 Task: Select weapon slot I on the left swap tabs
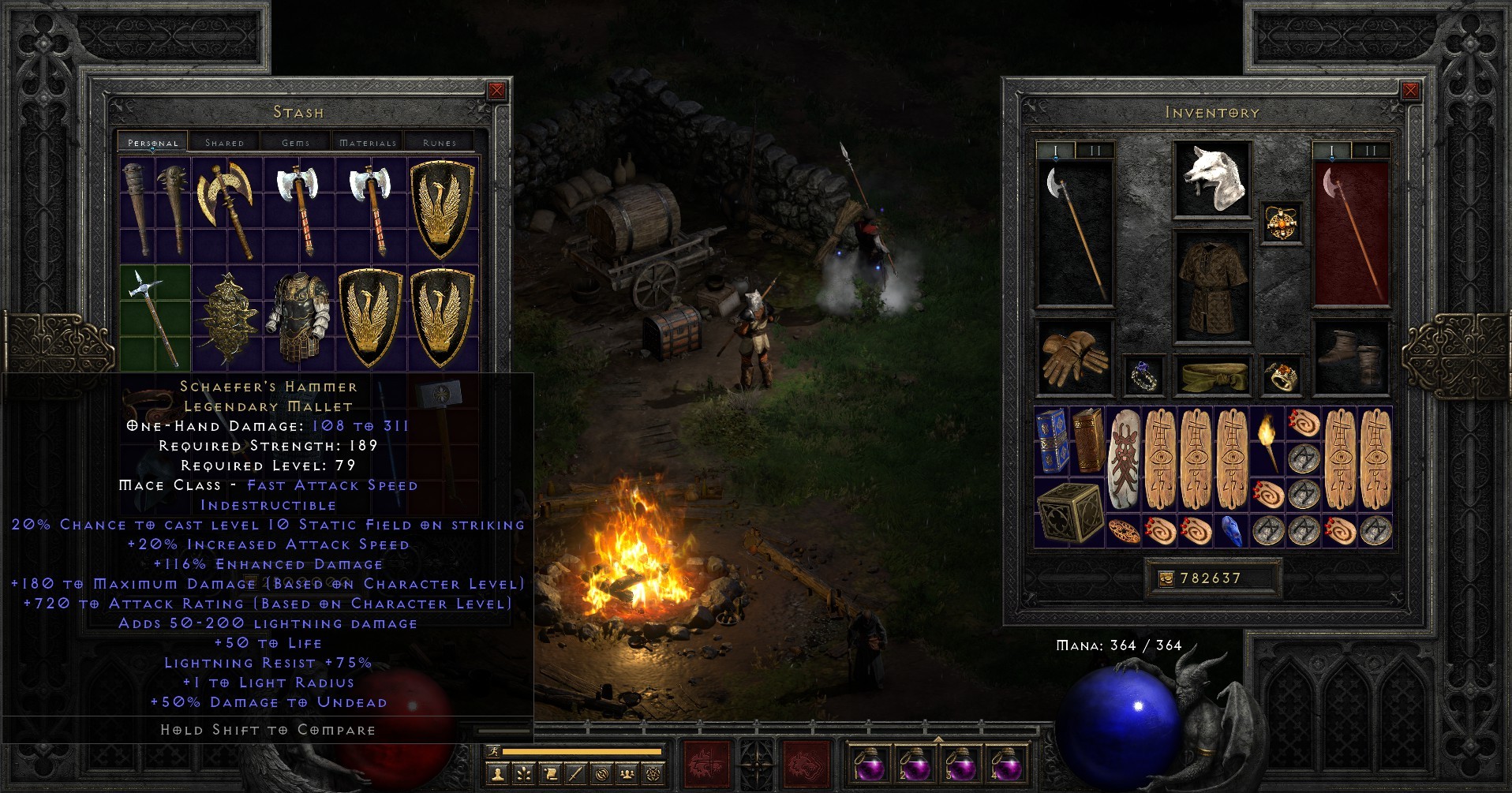click(x=1054, y=148)
